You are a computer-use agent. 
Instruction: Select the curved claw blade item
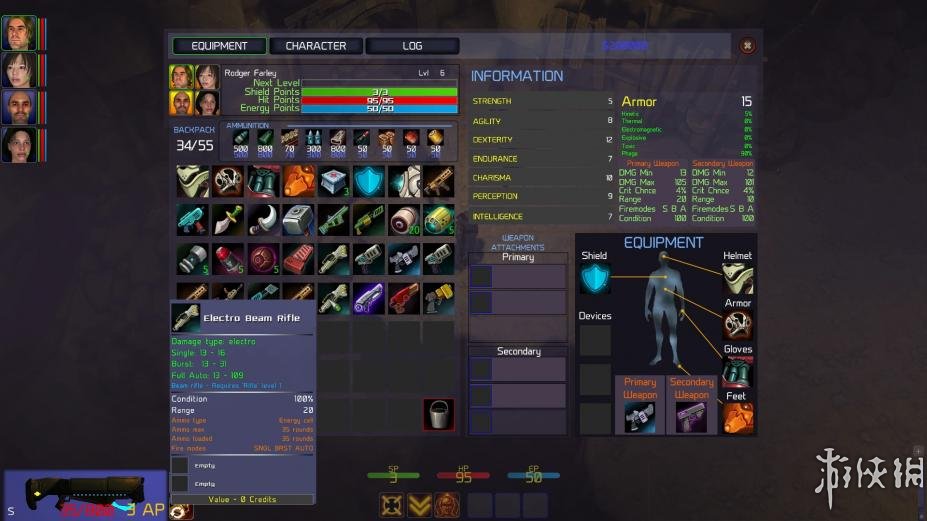tap(264, 219)
